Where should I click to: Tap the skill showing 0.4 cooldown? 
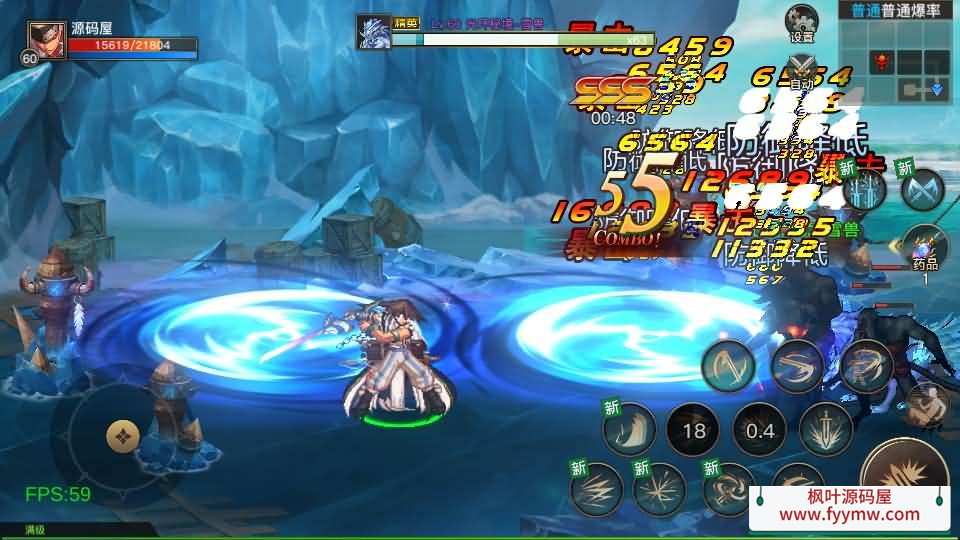tap(760, 431)
